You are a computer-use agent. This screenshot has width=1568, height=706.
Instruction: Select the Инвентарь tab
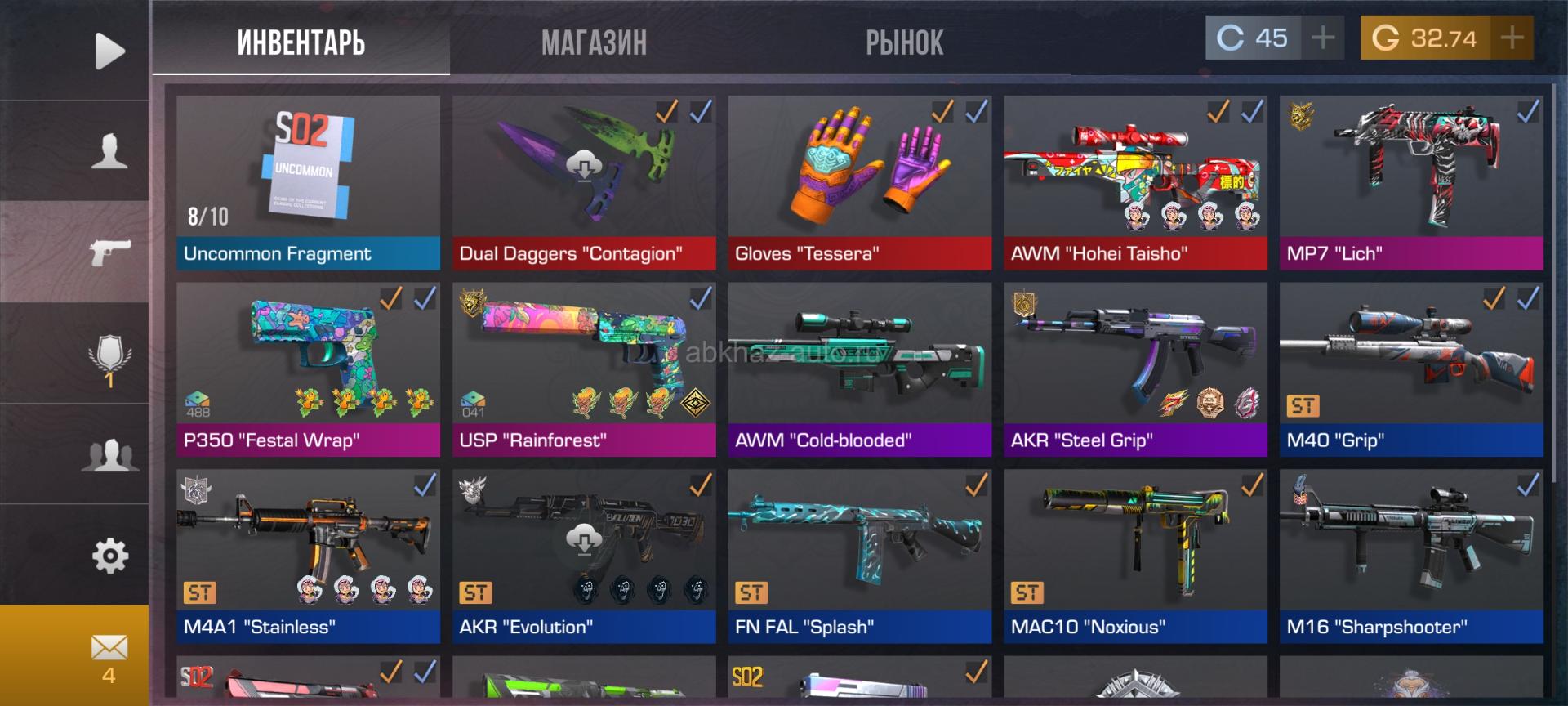[x=301, y=42]
